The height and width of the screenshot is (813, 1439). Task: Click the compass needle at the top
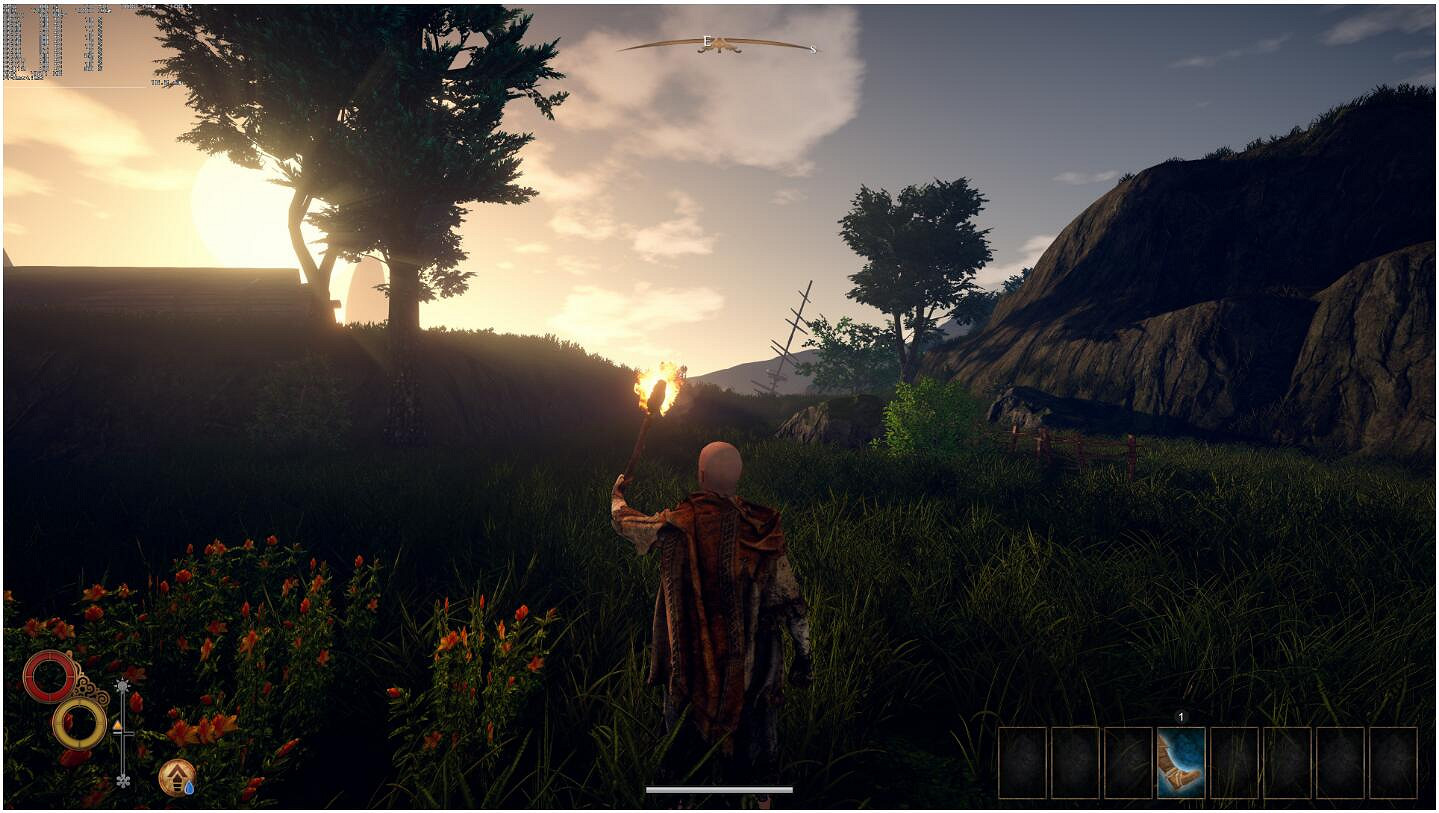tap(718, 45)
